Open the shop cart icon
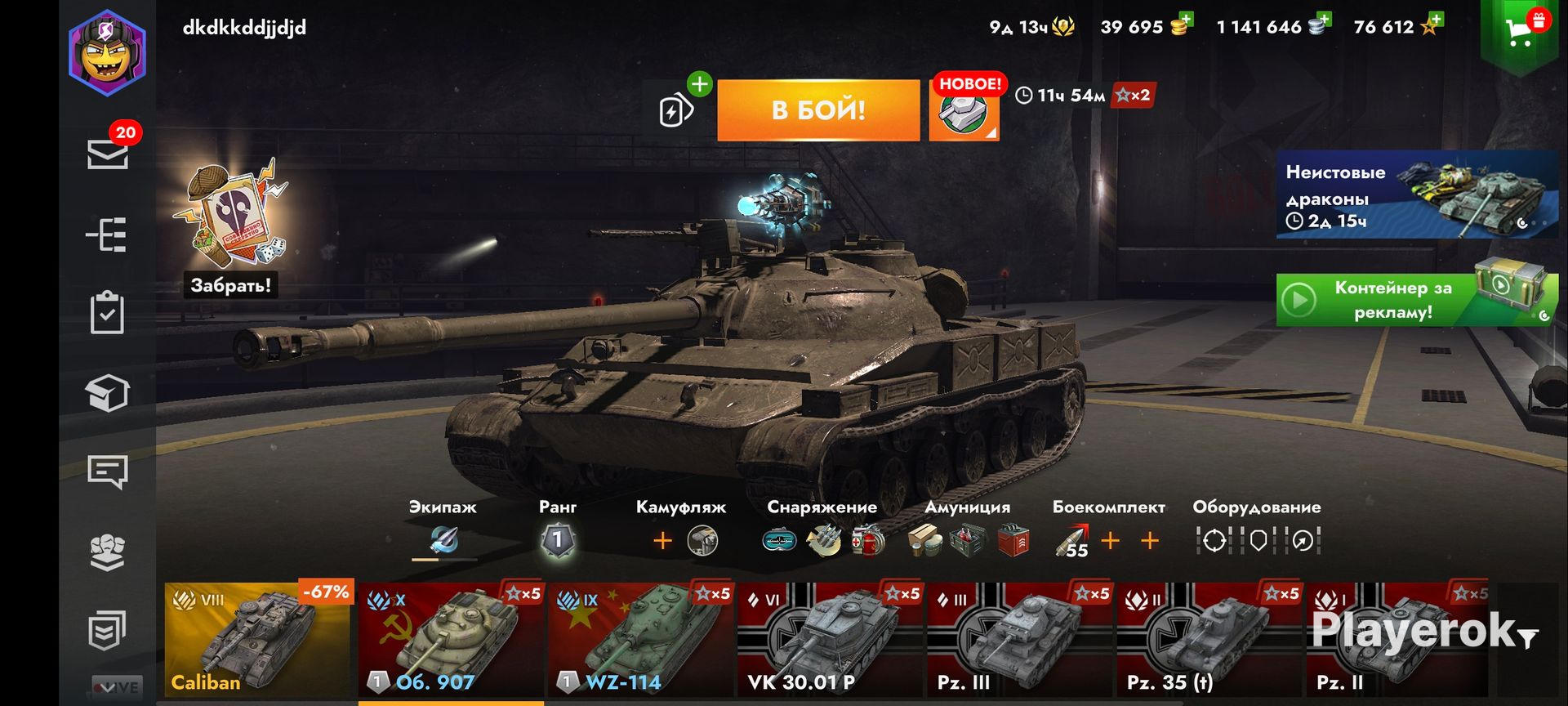The image size is (1568, 706). click(1520, 33)
